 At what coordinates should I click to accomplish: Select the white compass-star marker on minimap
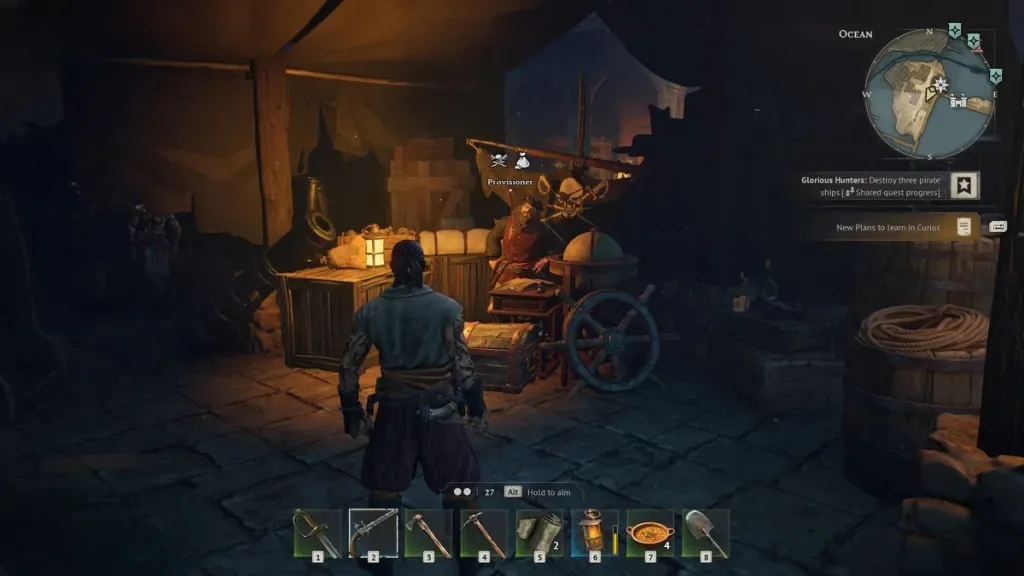click(940, 84)
